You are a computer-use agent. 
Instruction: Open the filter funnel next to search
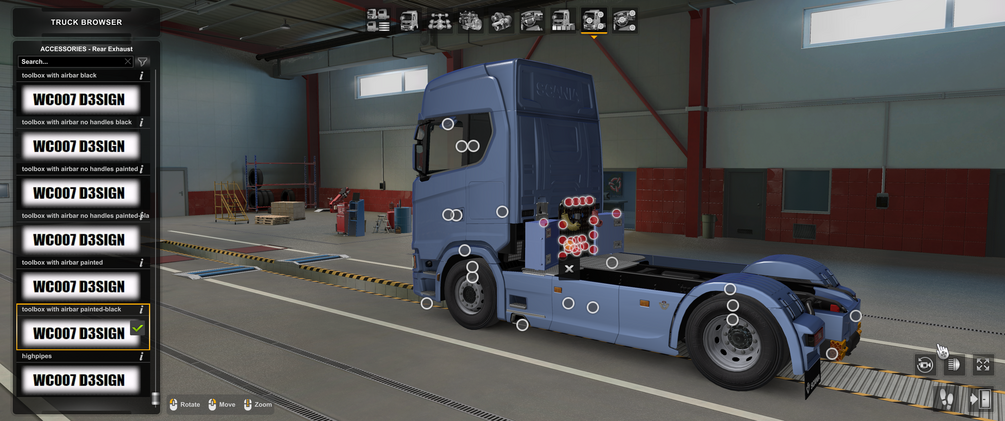(x=143, y=62)
